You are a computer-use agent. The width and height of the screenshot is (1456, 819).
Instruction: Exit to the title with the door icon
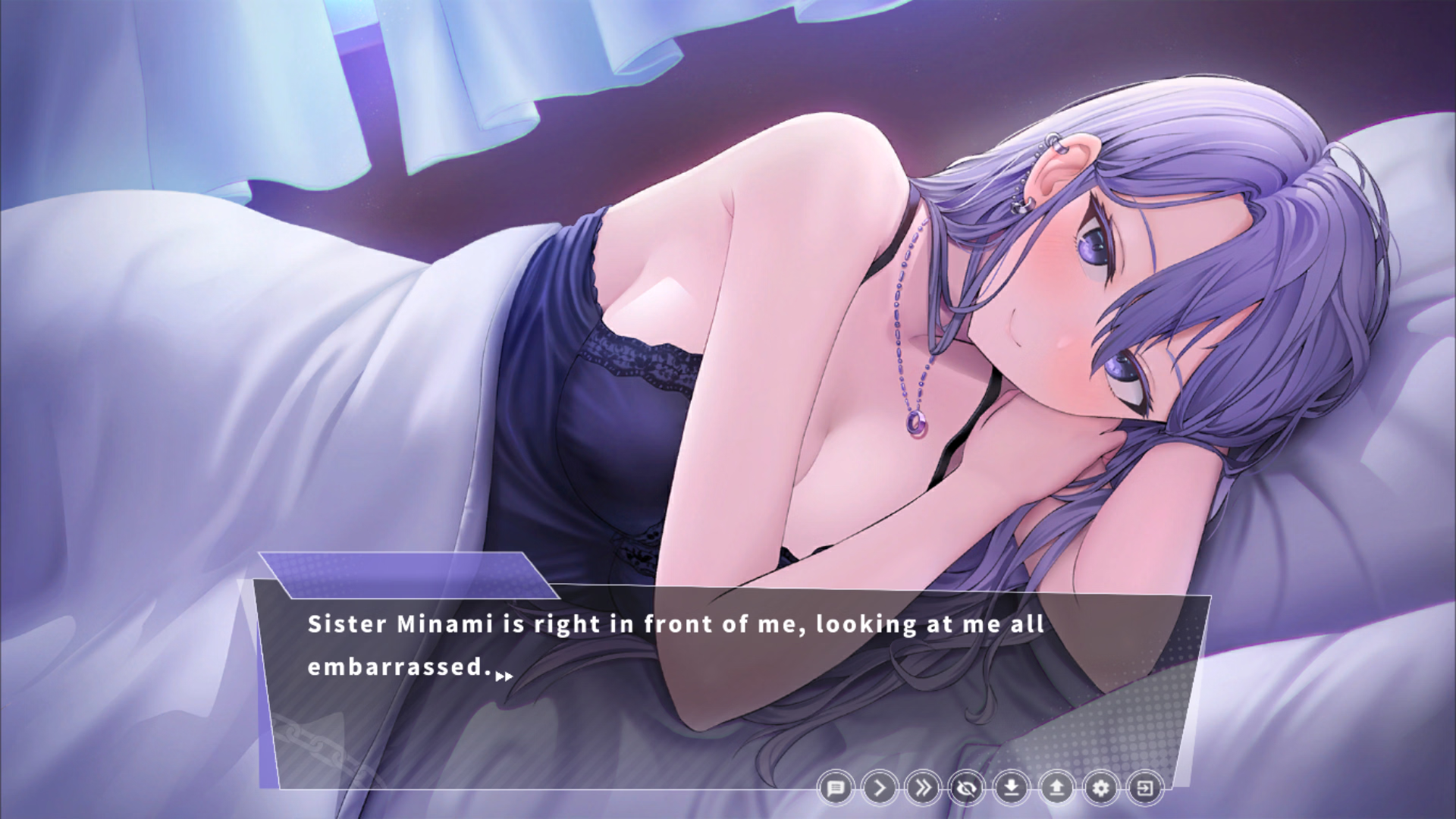1144,789
